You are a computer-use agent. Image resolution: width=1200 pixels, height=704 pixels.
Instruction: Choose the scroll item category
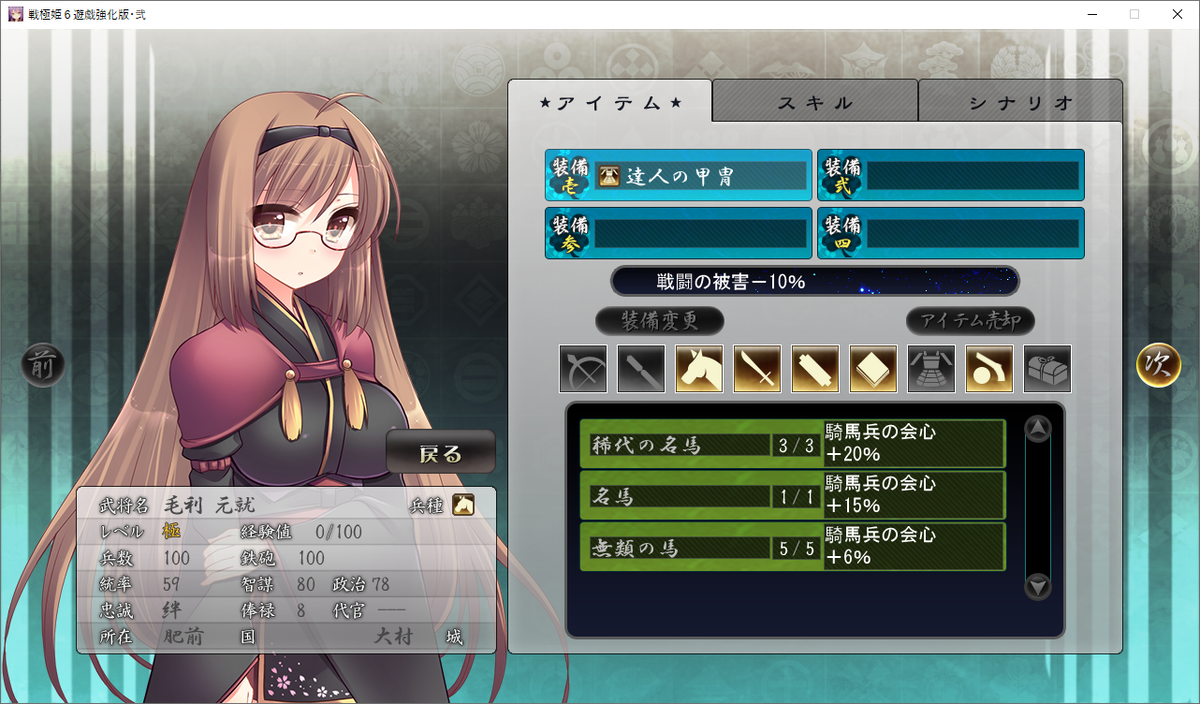click(x=815, y=369)
